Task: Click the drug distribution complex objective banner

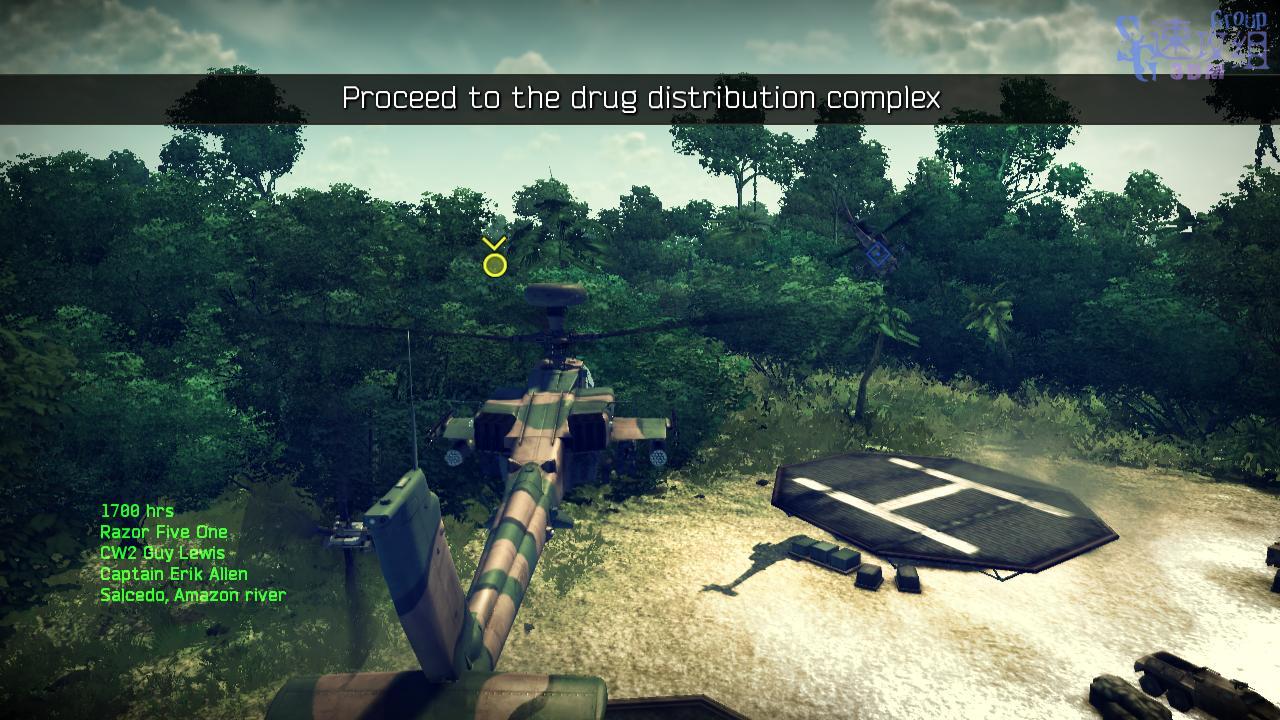Action: pyautogui.click(x=640, y=99)
